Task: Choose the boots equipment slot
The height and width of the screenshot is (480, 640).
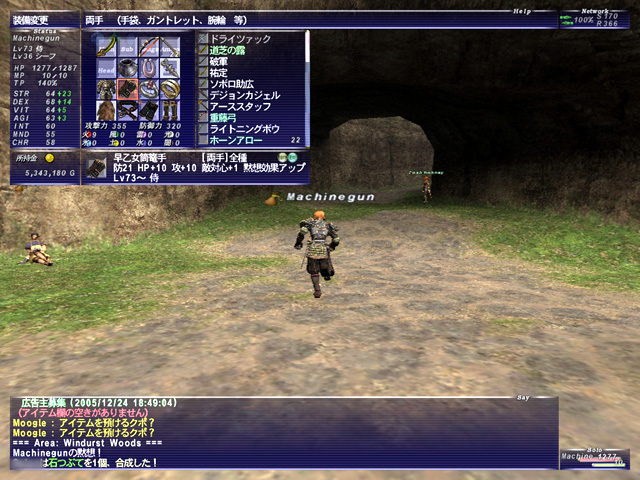Action: 170,111
